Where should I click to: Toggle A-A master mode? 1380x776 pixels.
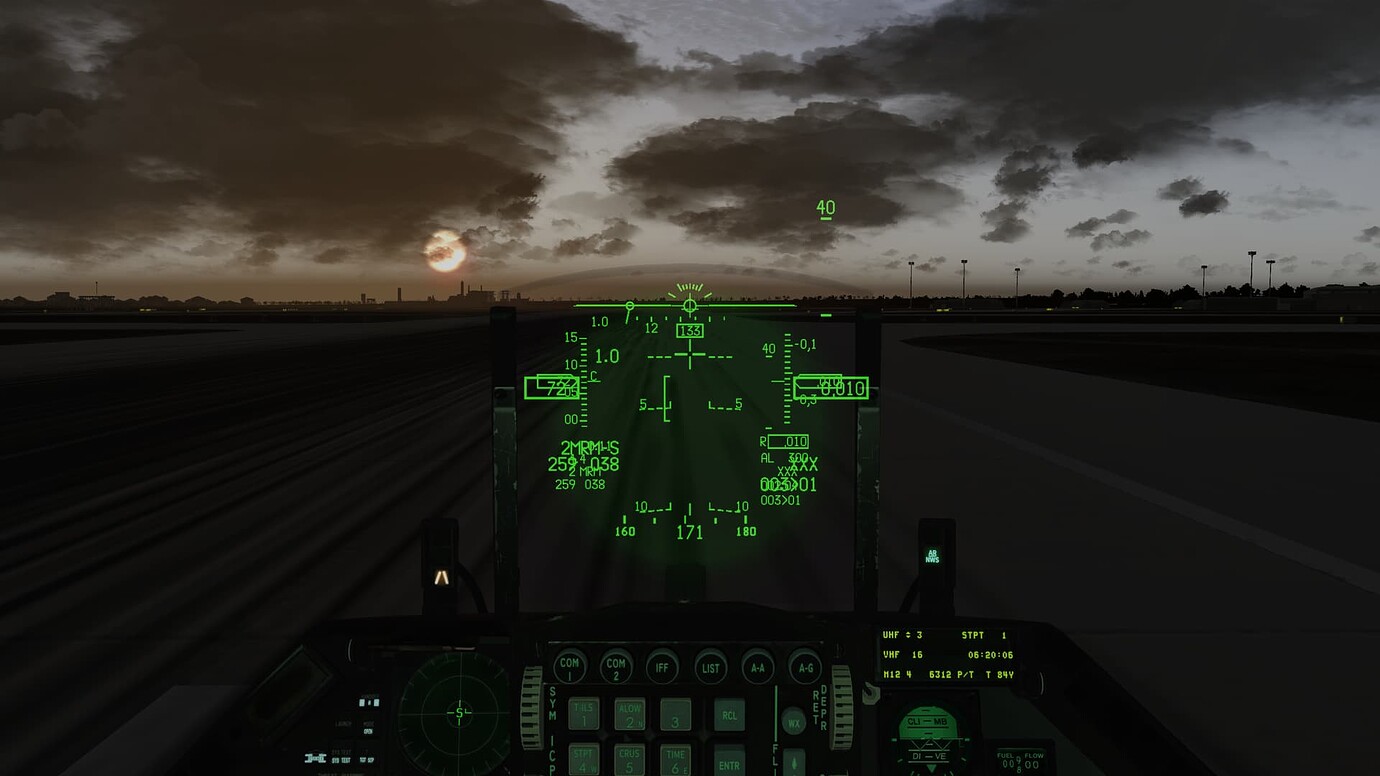tap(757, 669)
